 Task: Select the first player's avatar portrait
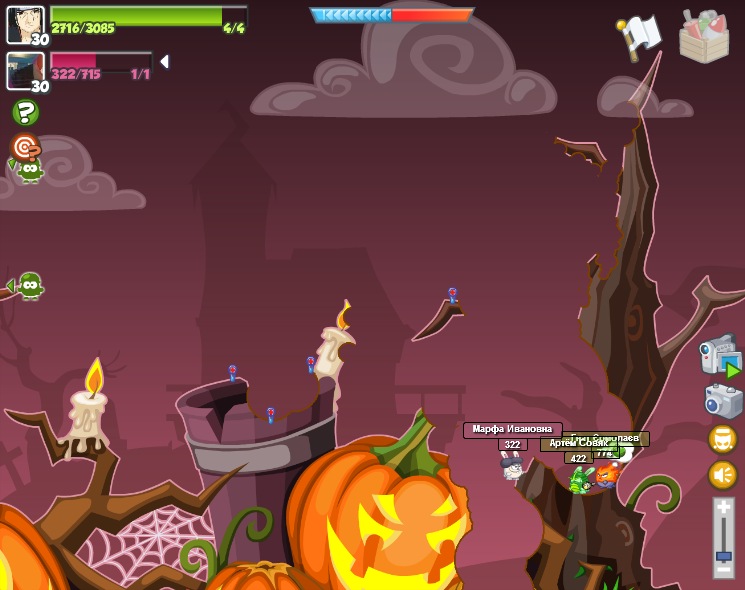[25, 24]
